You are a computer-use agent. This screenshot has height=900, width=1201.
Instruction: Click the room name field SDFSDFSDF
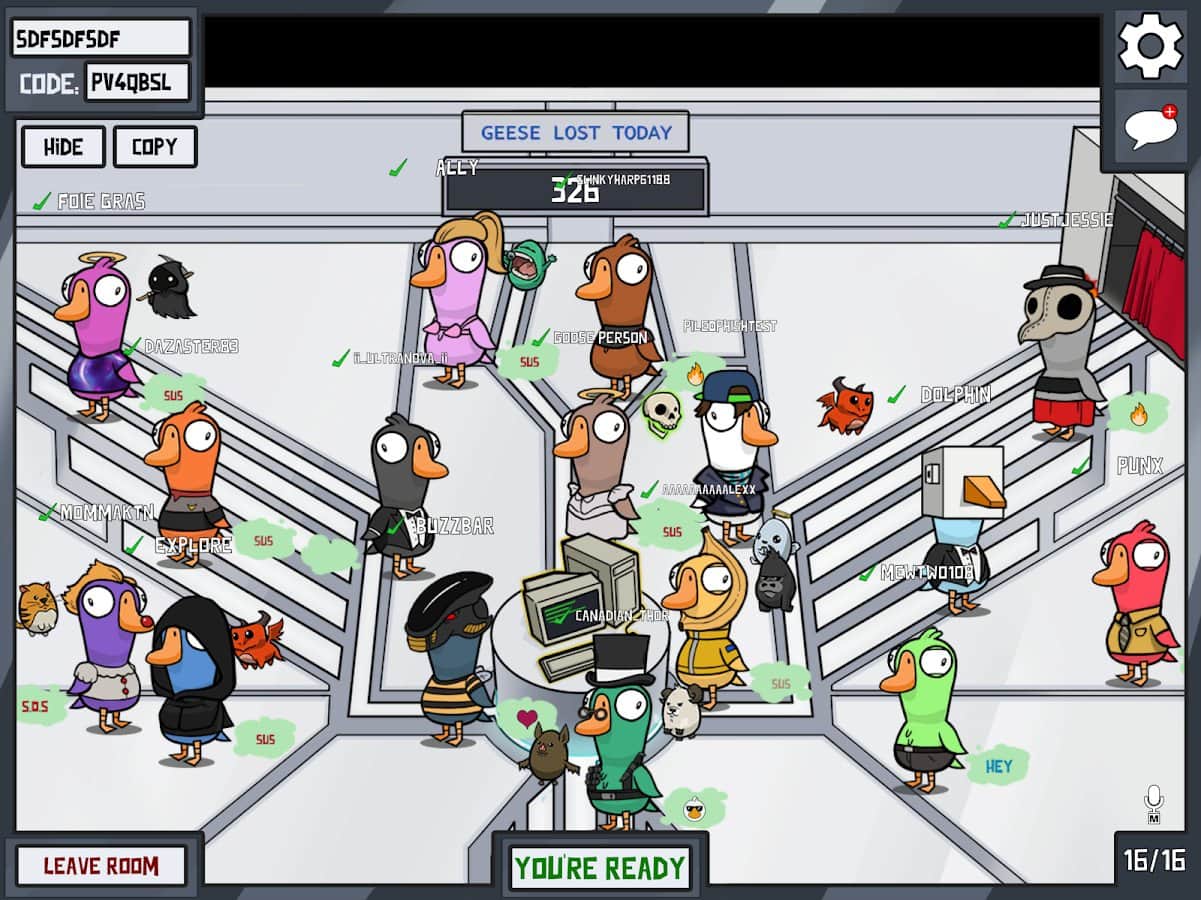pyautogui.click(x=101, y=38)
